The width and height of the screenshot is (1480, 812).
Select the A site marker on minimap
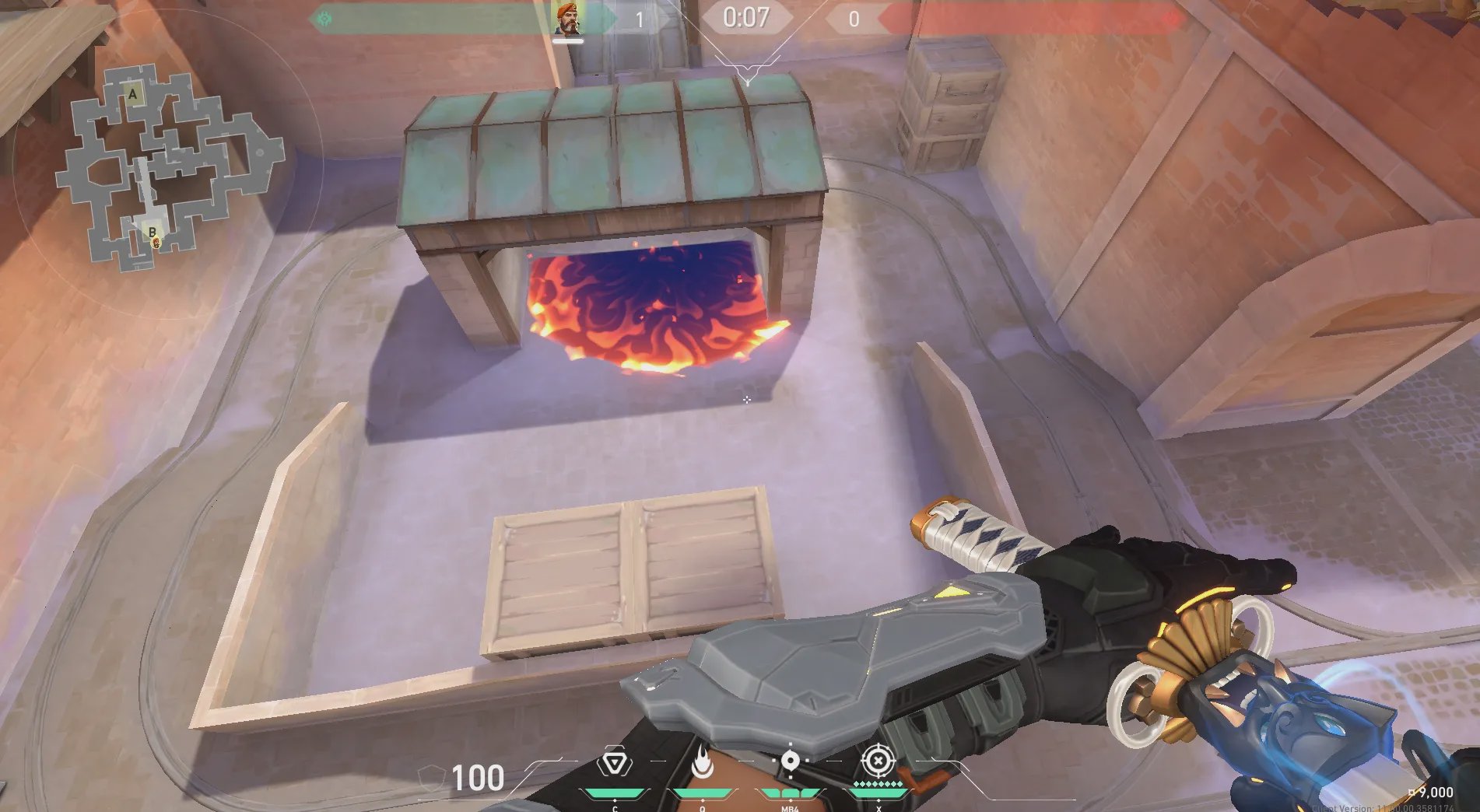click(x=133, y=95)
